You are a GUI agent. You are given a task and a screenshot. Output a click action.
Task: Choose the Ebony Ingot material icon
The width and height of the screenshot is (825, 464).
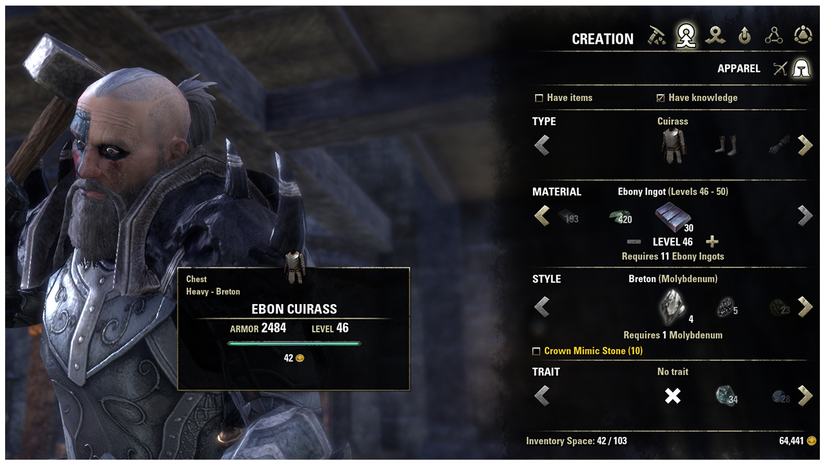coord(670,214)
